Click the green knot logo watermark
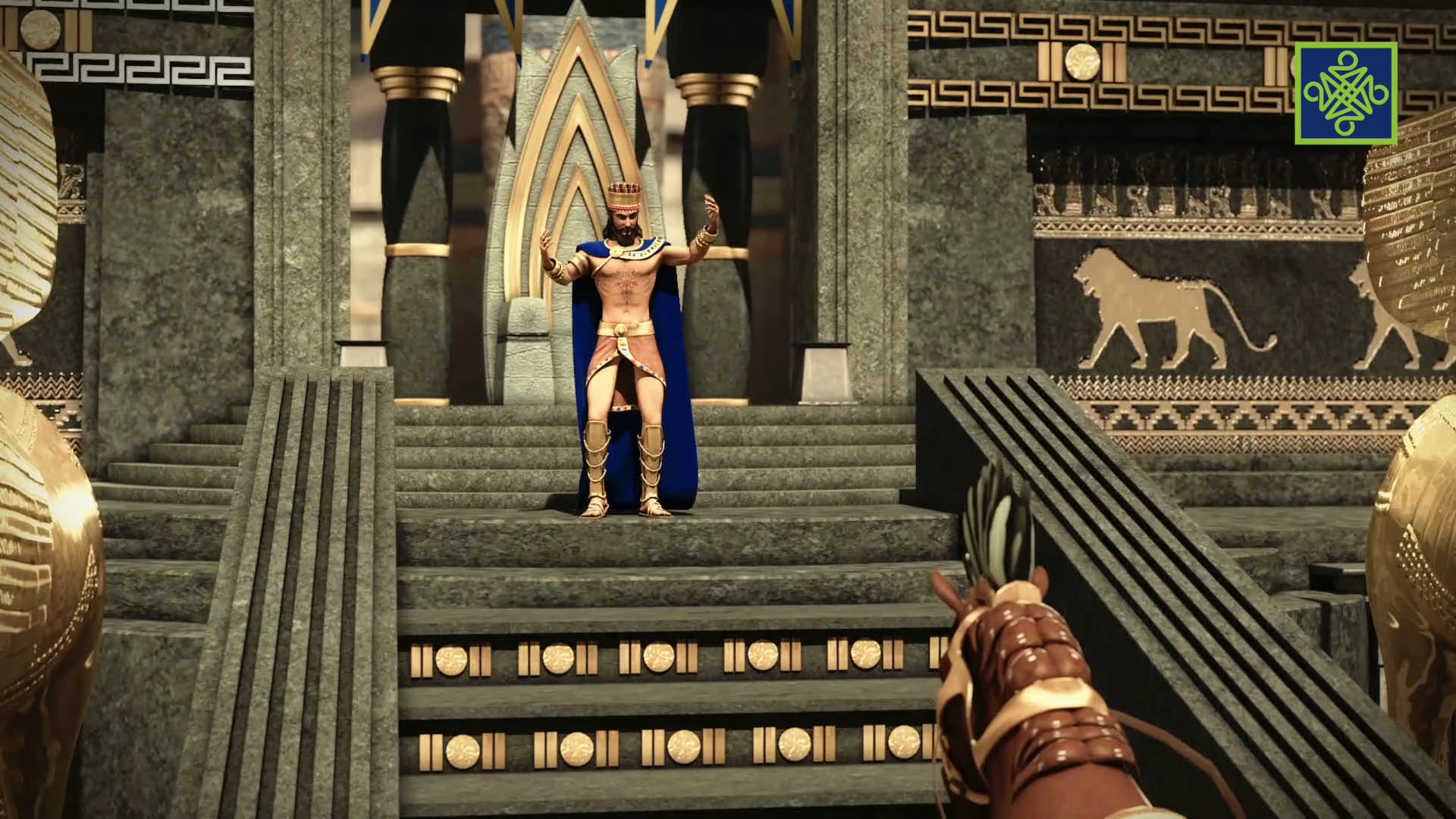The height and width of the screenshot is (819, 1456). pos(1345,93)
